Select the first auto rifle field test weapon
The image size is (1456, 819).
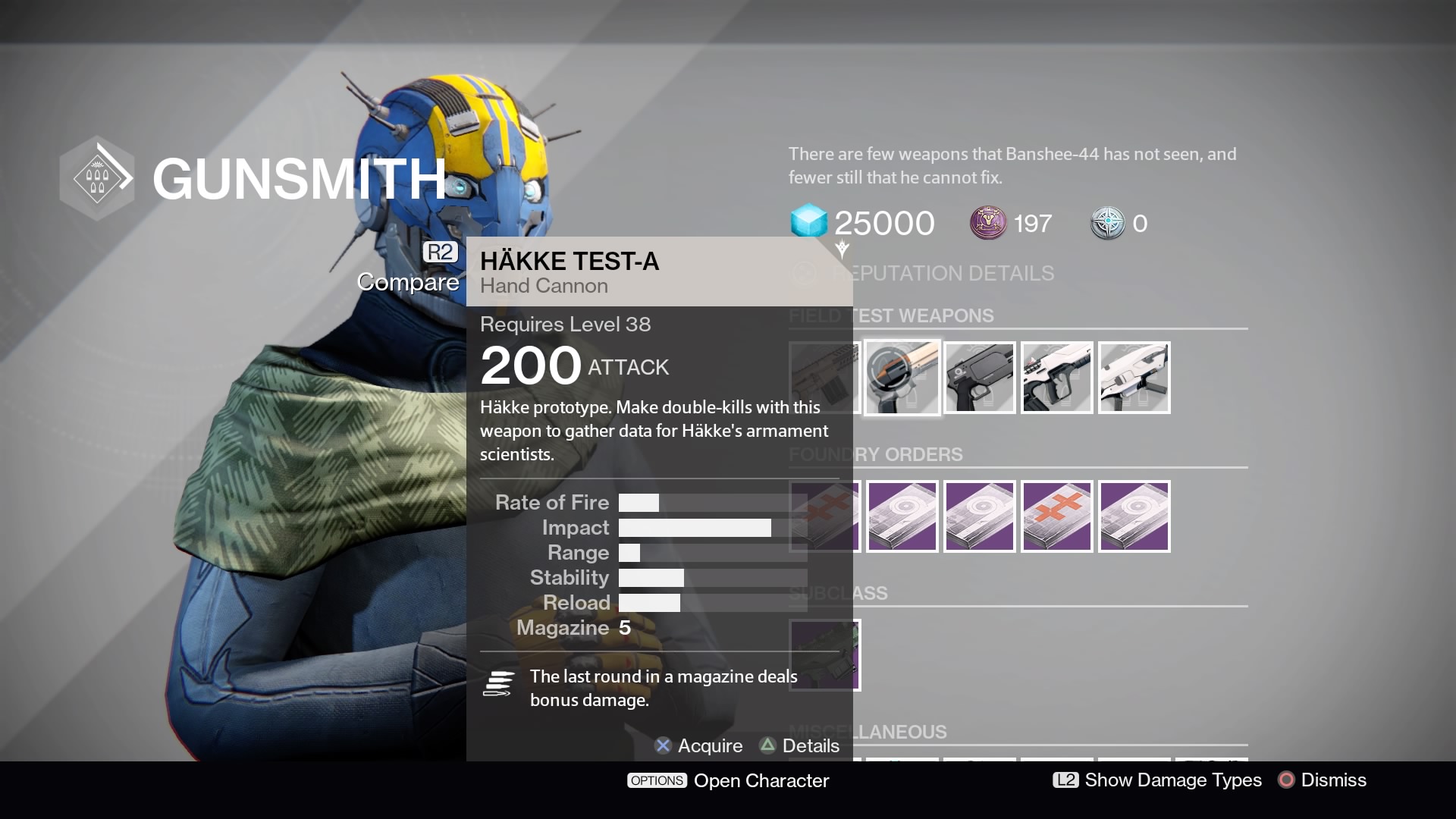point(824,377)
